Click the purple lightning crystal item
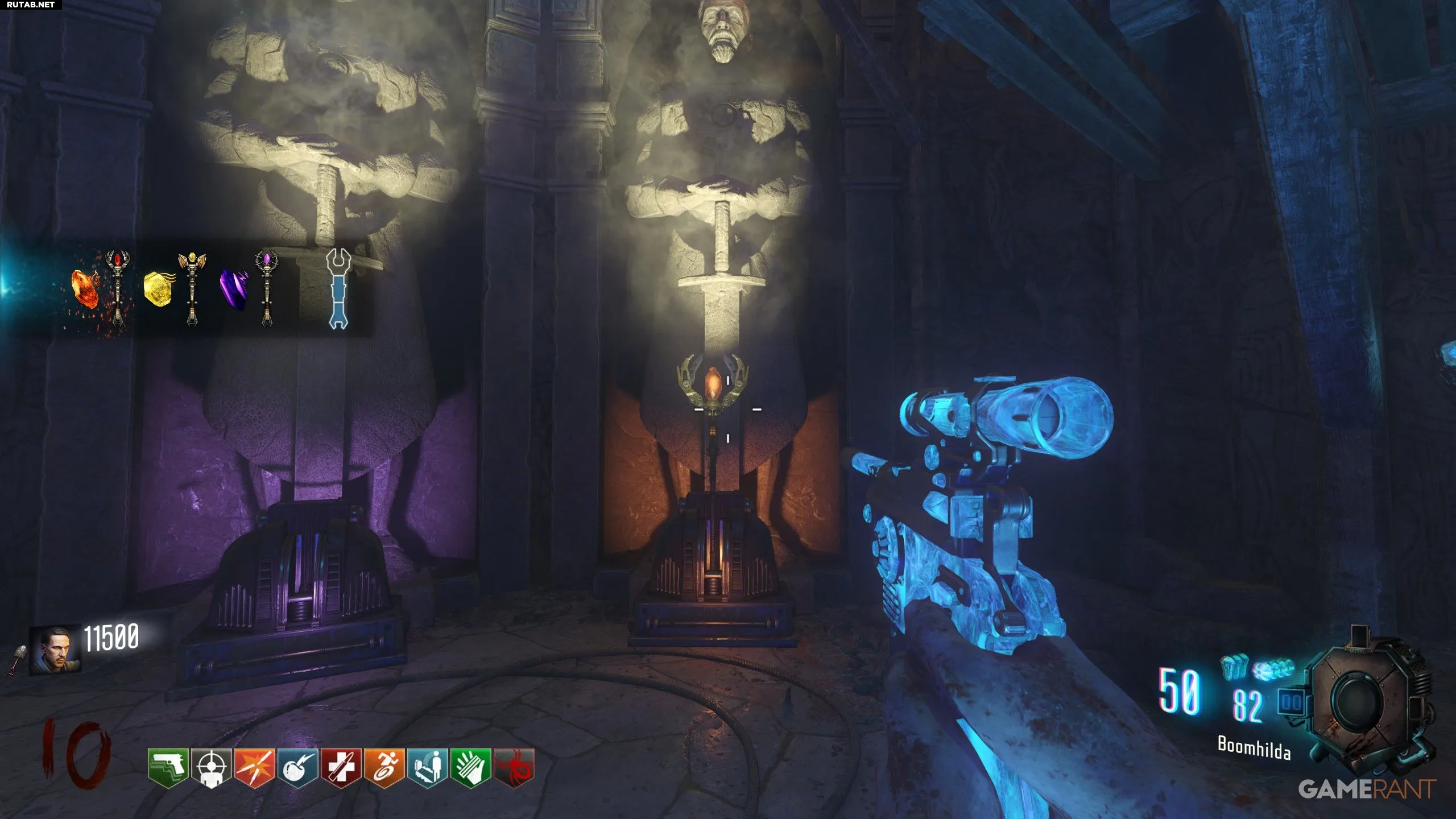 [233, 289]
